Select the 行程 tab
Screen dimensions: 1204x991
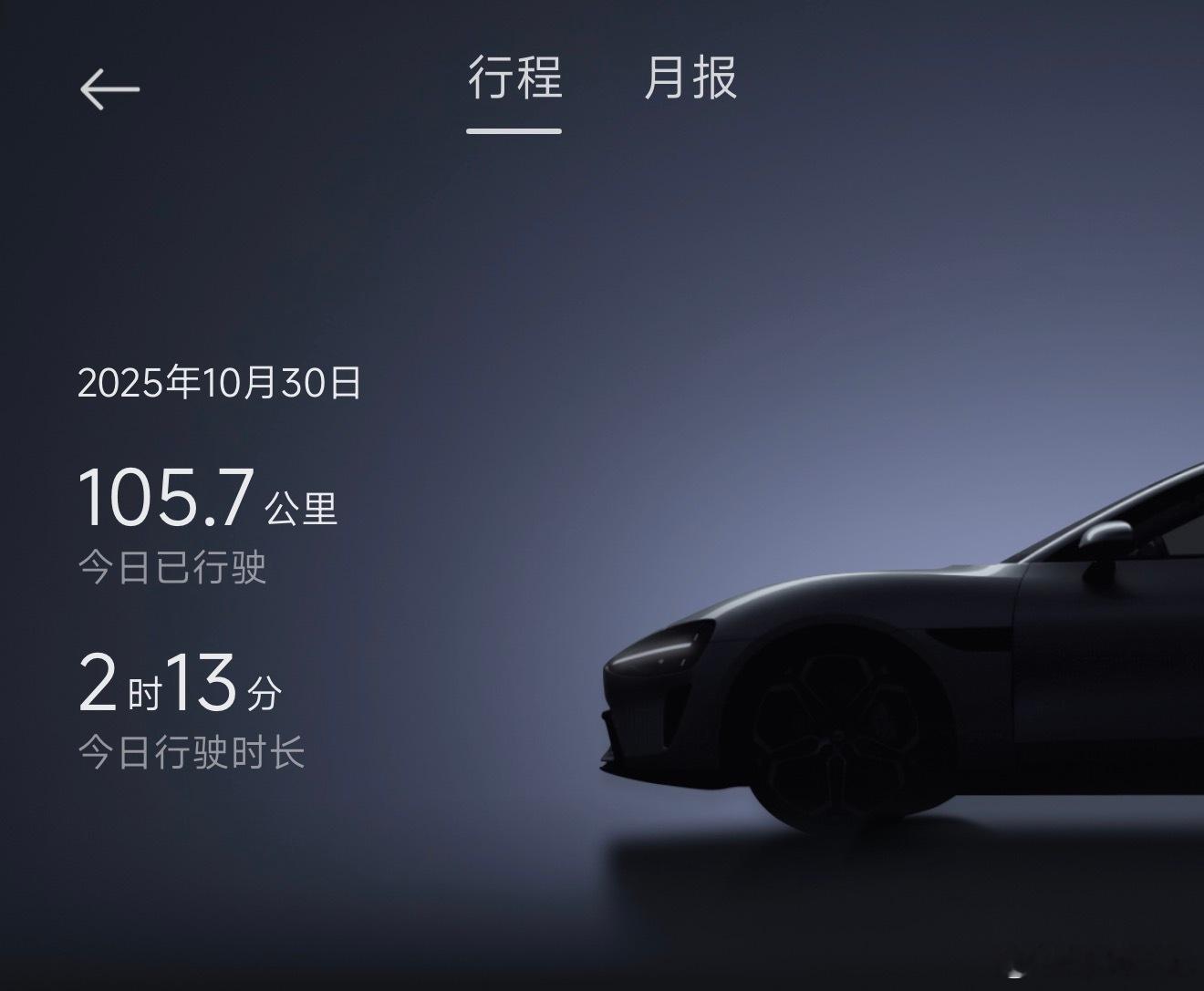[514, 80]
